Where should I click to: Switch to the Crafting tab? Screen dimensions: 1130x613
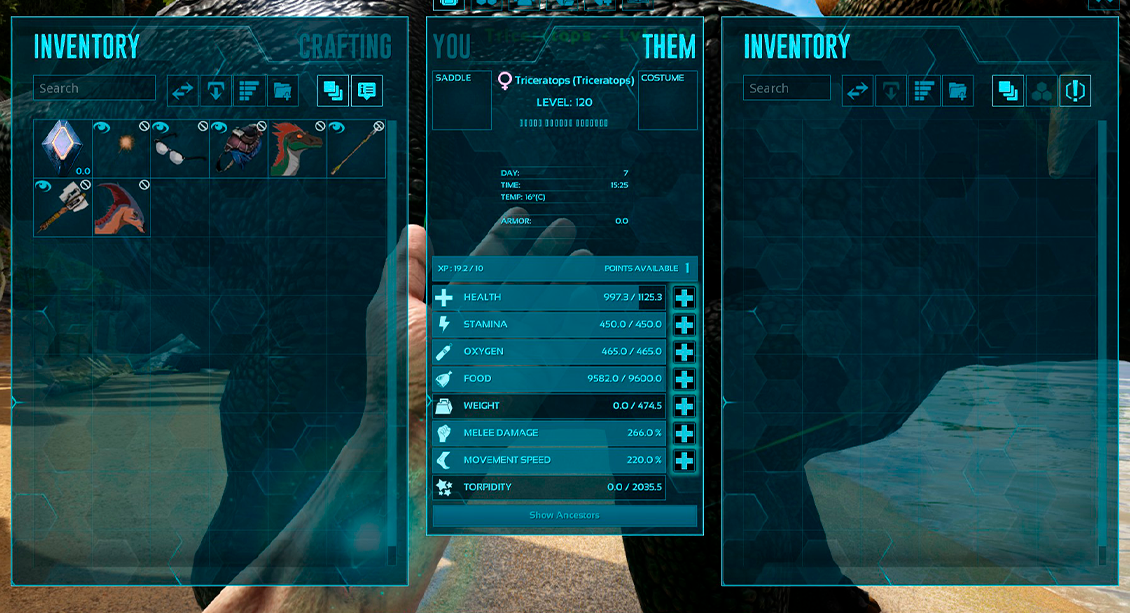coord(345,46)
